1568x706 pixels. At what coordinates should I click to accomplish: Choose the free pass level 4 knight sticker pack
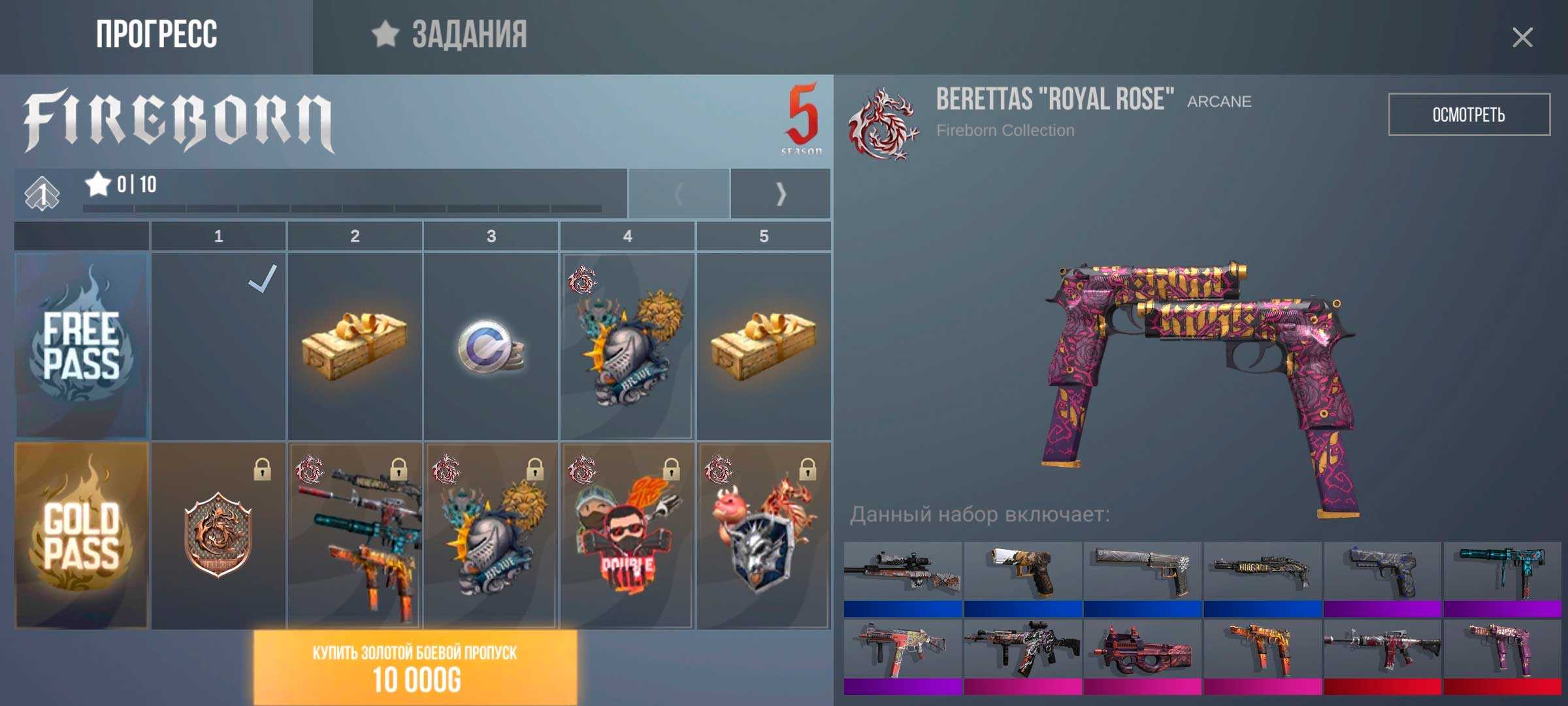pos(627,346)
